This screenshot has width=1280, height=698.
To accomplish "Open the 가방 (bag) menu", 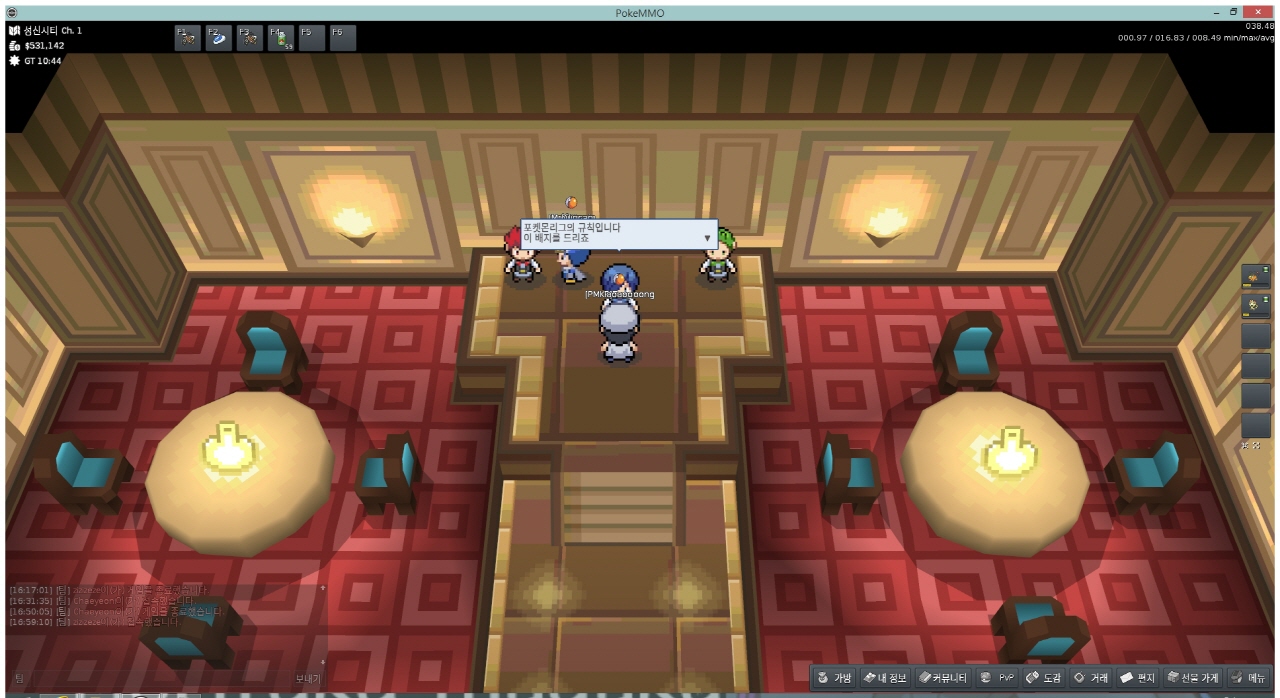I will click(835, 678).
